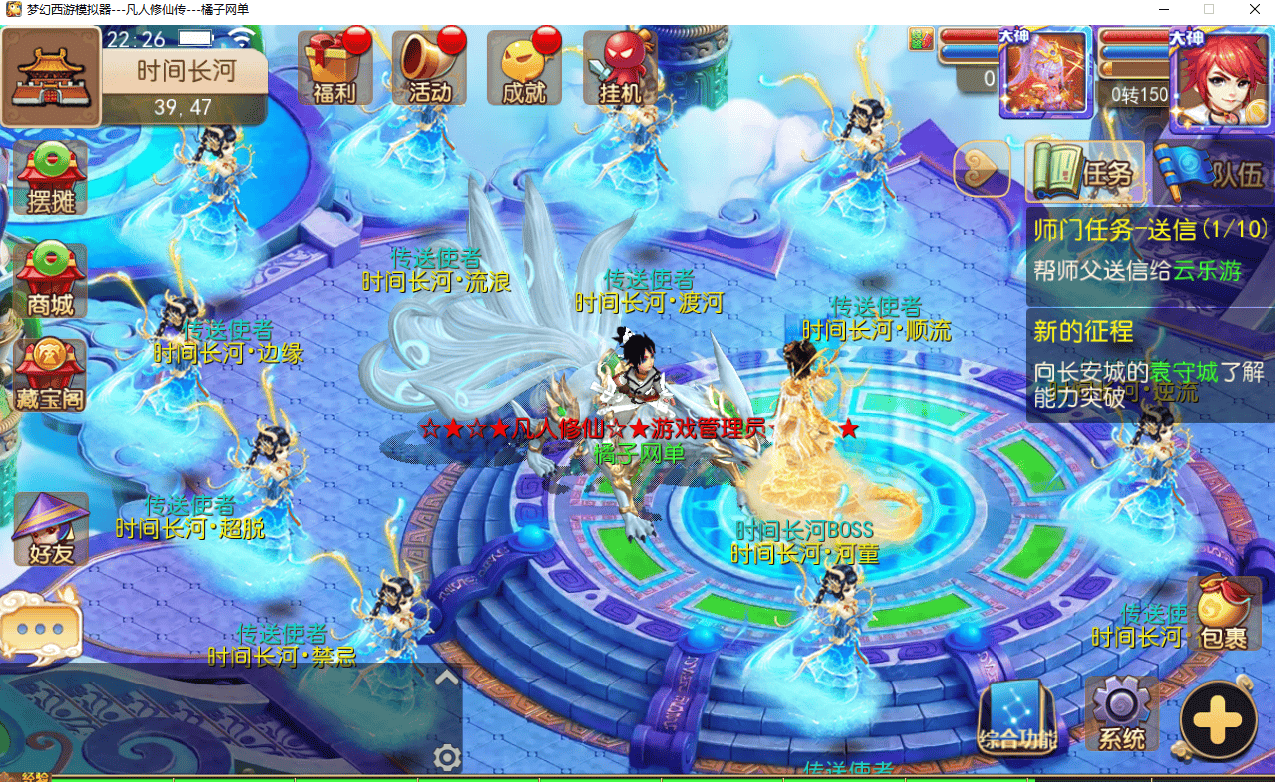Image resolution: width=1275 pixels, height=782 pixels.
Task: Open the 福利 gift box menu
Action: [x=334, y=68]
